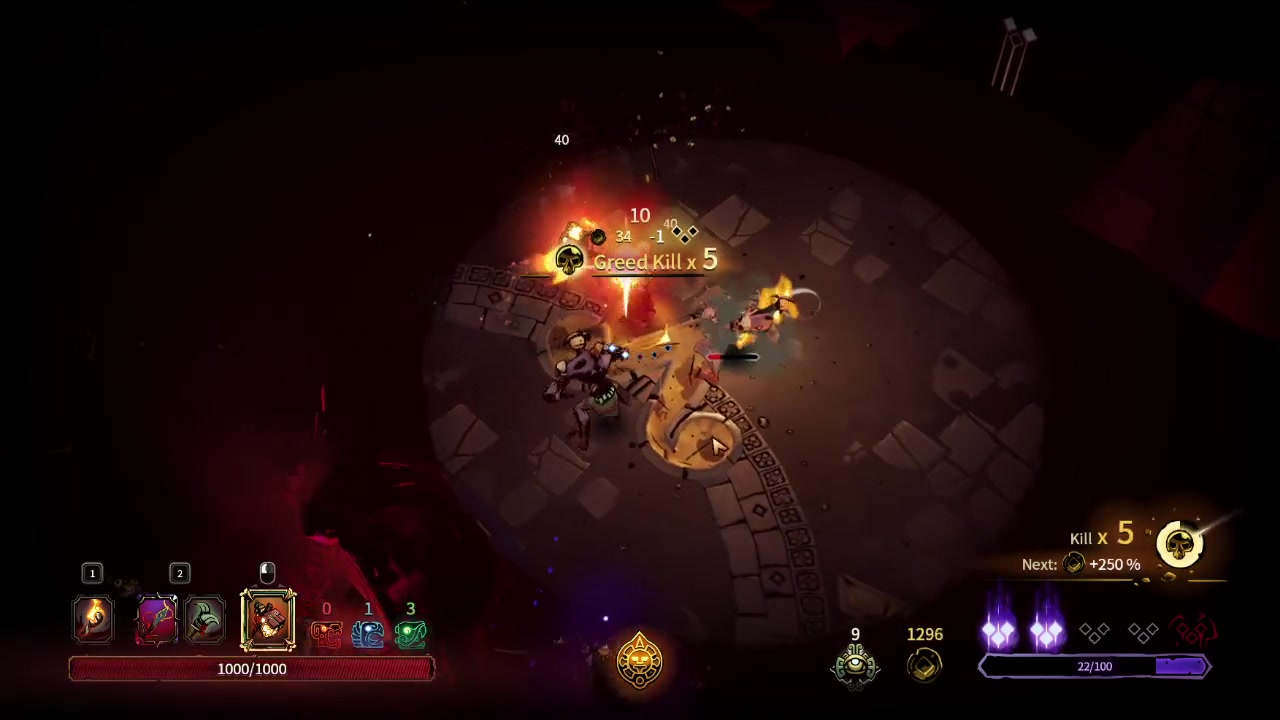
Task: Click the red glyph rune icon
Action: [326, 634]
